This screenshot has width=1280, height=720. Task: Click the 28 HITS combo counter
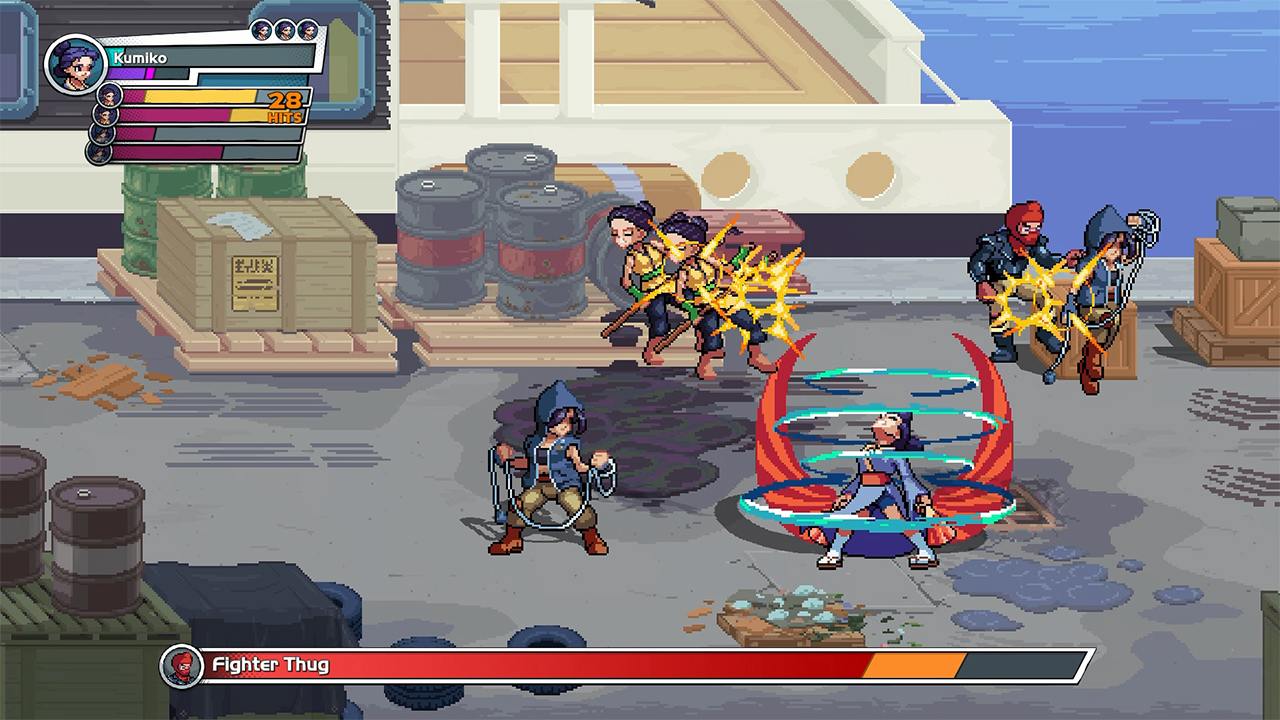pyautogui.click(x=285, y=105)
